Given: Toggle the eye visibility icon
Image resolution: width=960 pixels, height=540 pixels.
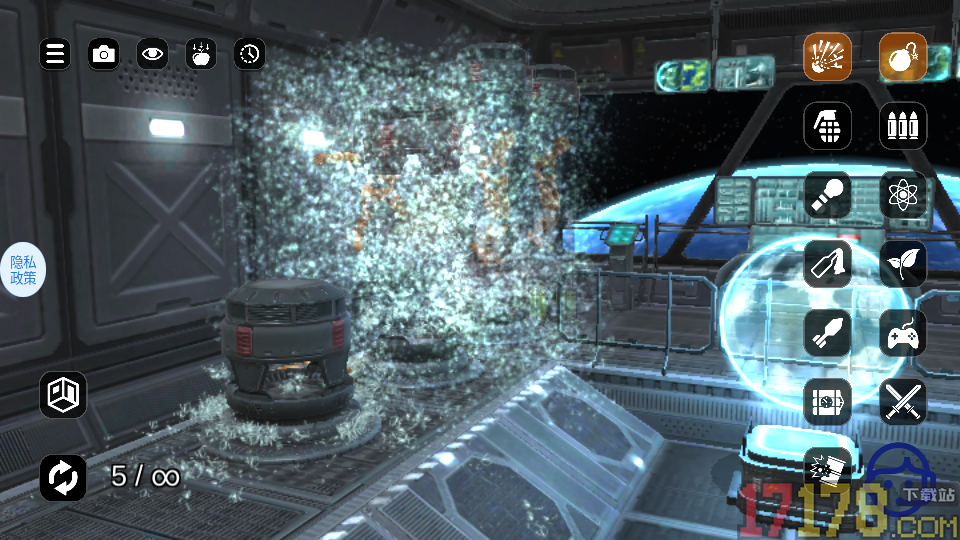Looking at the screenshot, I should (x=152, y=54).
